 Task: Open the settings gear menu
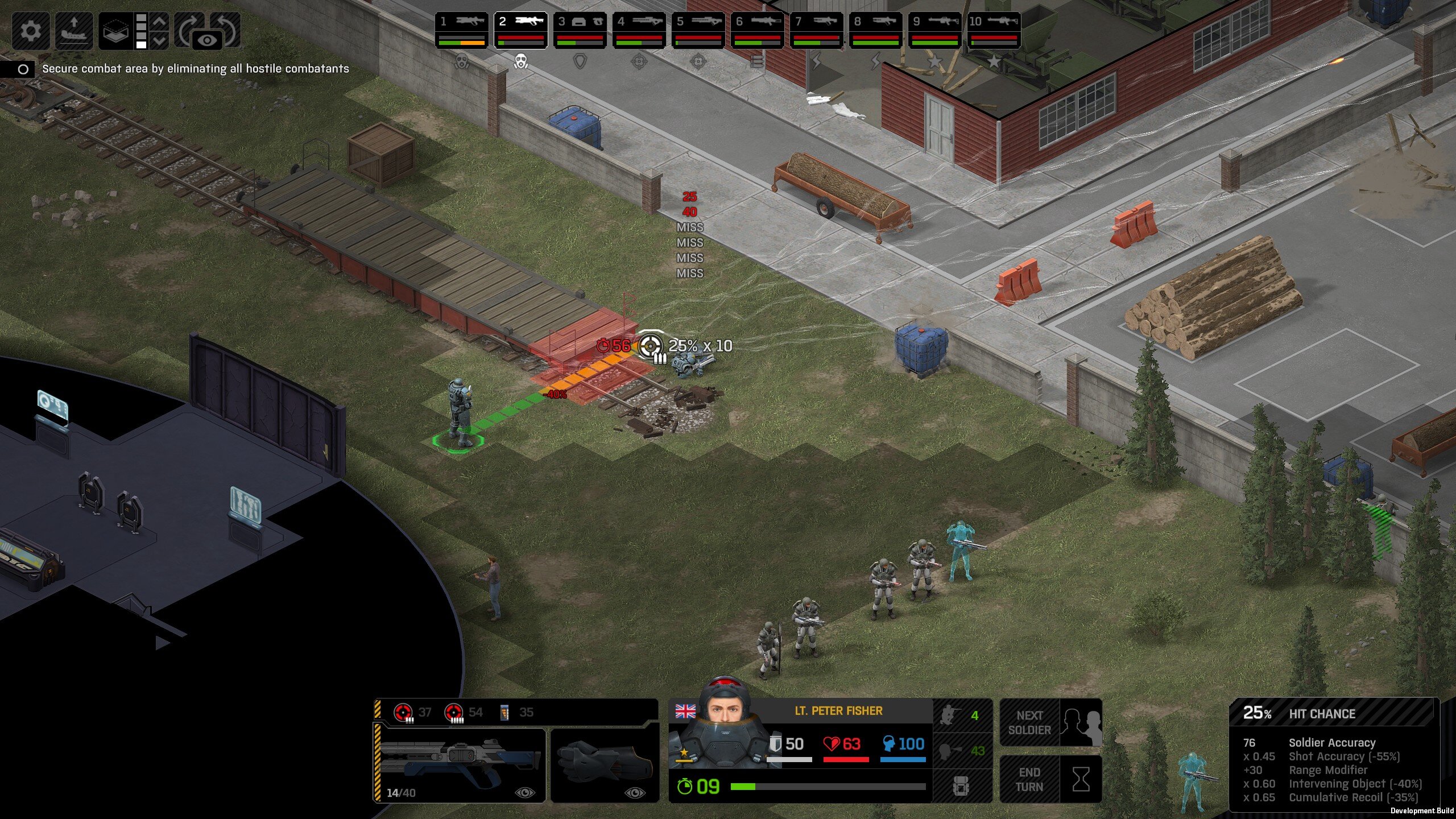pos(30,30)
